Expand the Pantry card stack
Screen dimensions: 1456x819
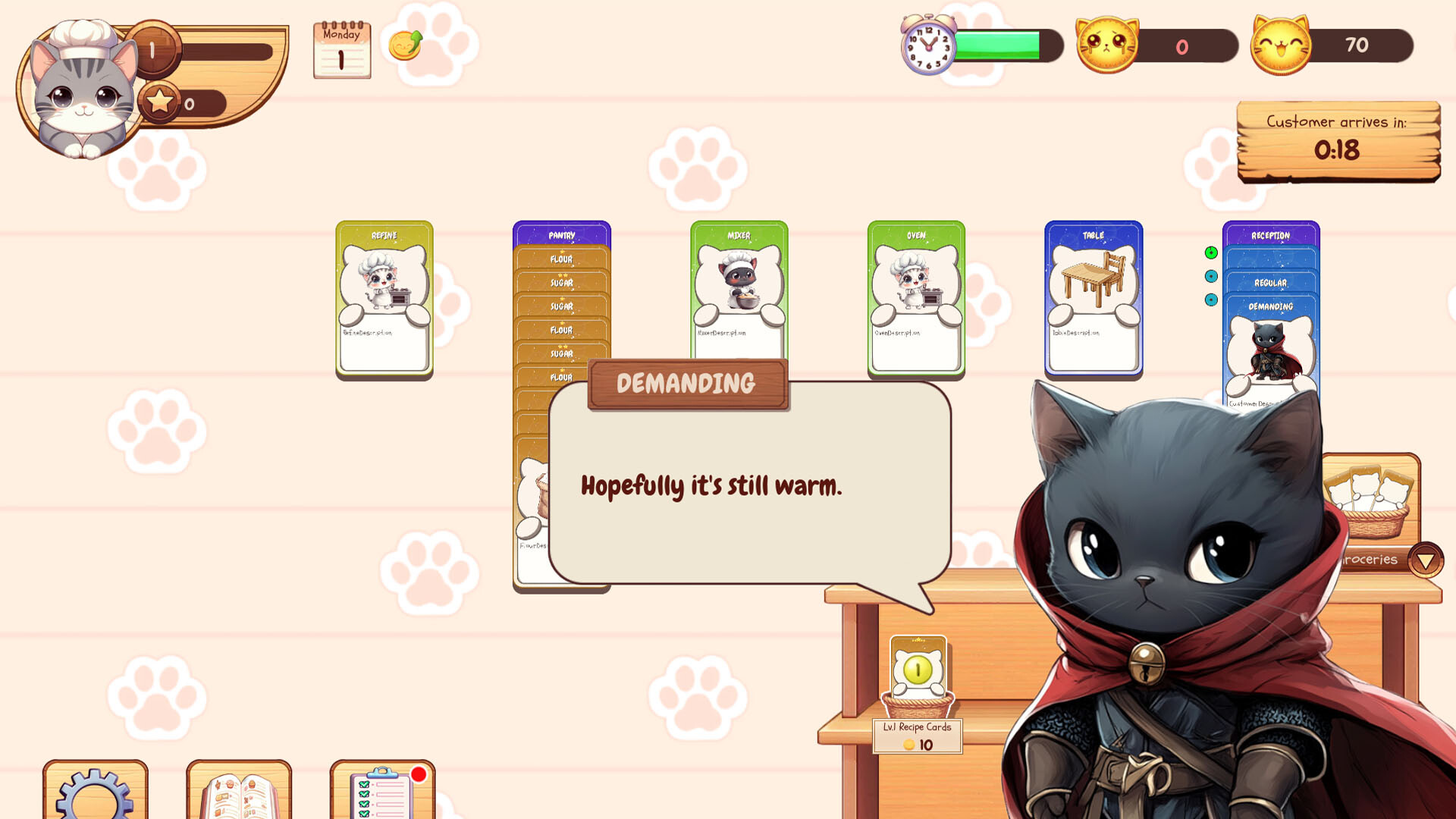[x=561, y=235]
